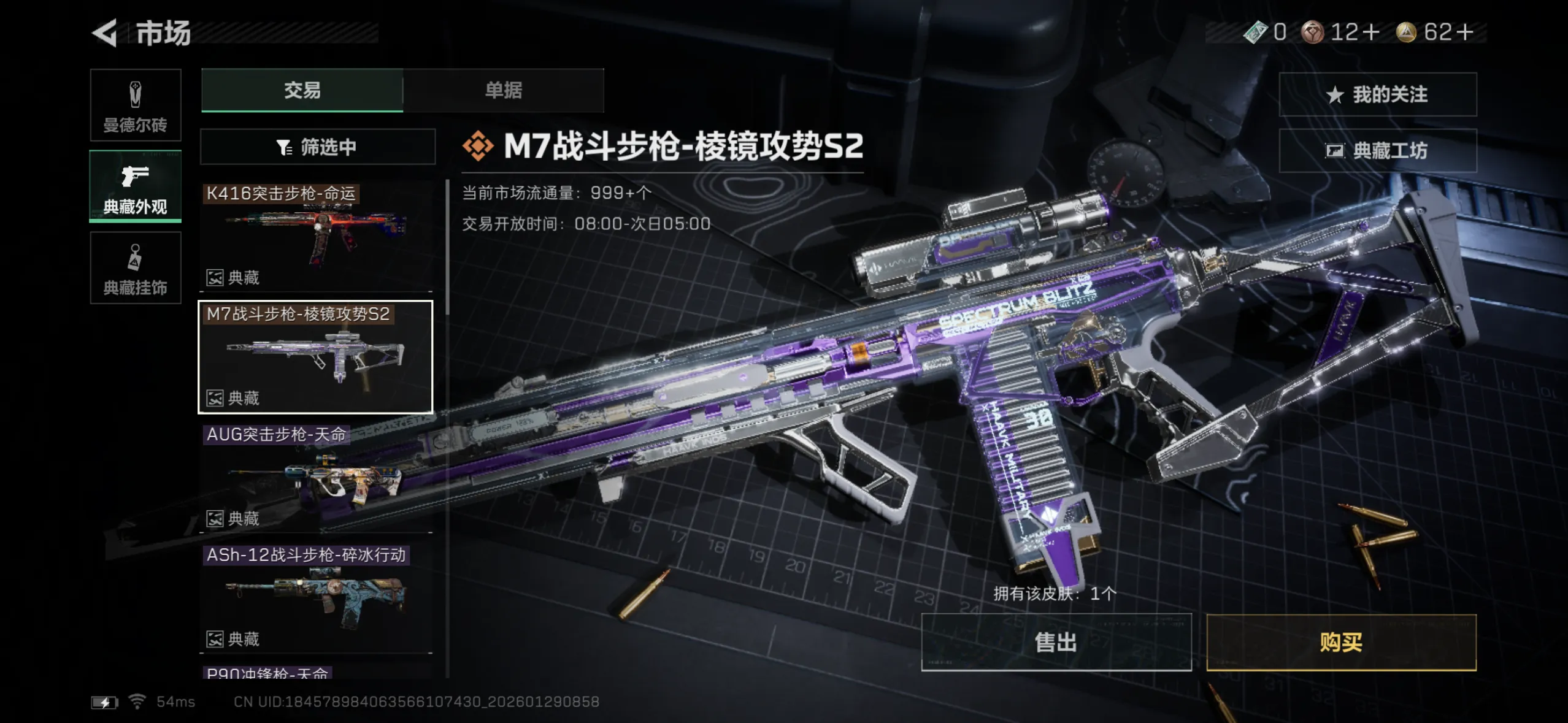Add currency via the 12+ plus icon

coord(1370,32)
